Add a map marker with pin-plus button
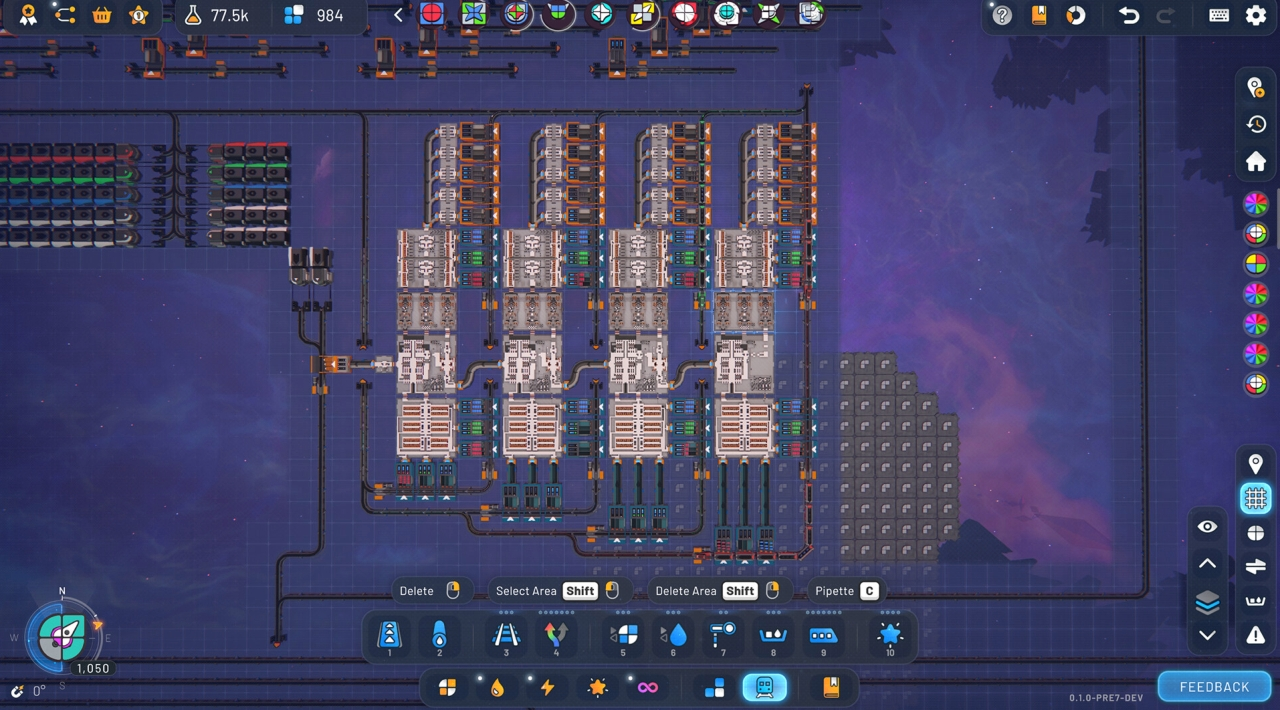The width and height of the screenshot is (1280, 710). [x=1256, y=88]
